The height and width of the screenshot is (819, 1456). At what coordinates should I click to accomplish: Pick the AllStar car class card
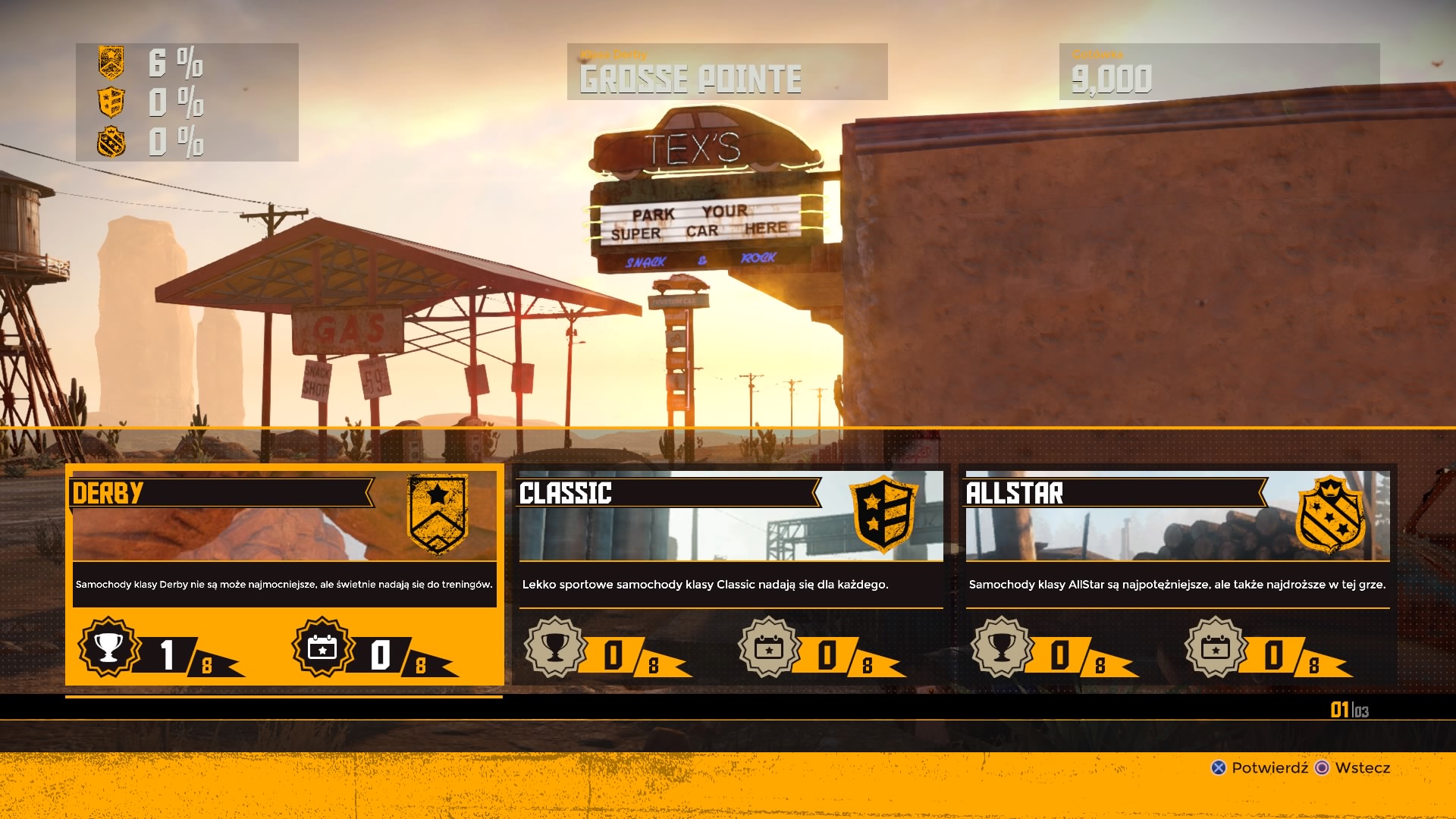[x=1177, y=574]
